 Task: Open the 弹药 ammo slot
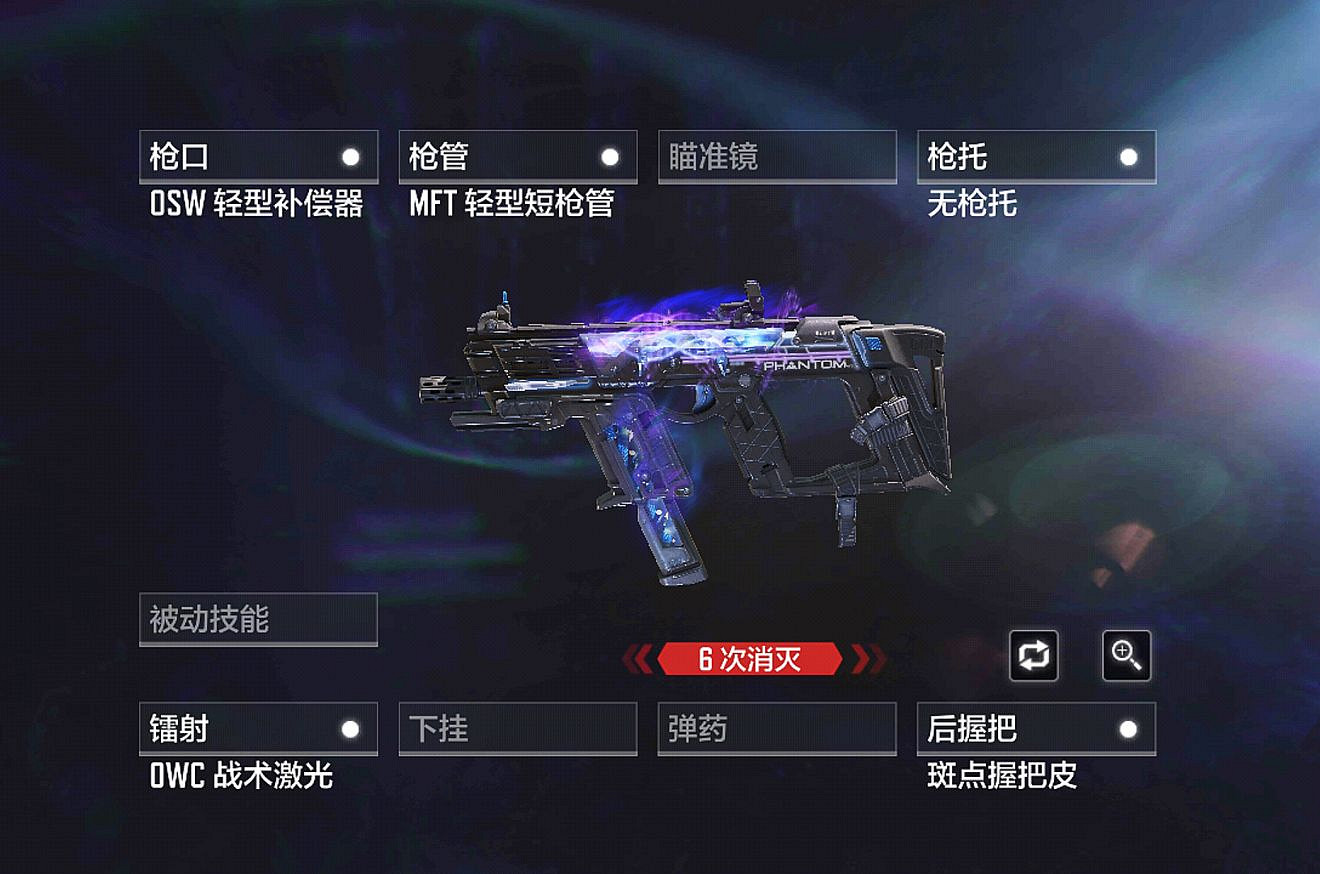(x=777, y=729)
